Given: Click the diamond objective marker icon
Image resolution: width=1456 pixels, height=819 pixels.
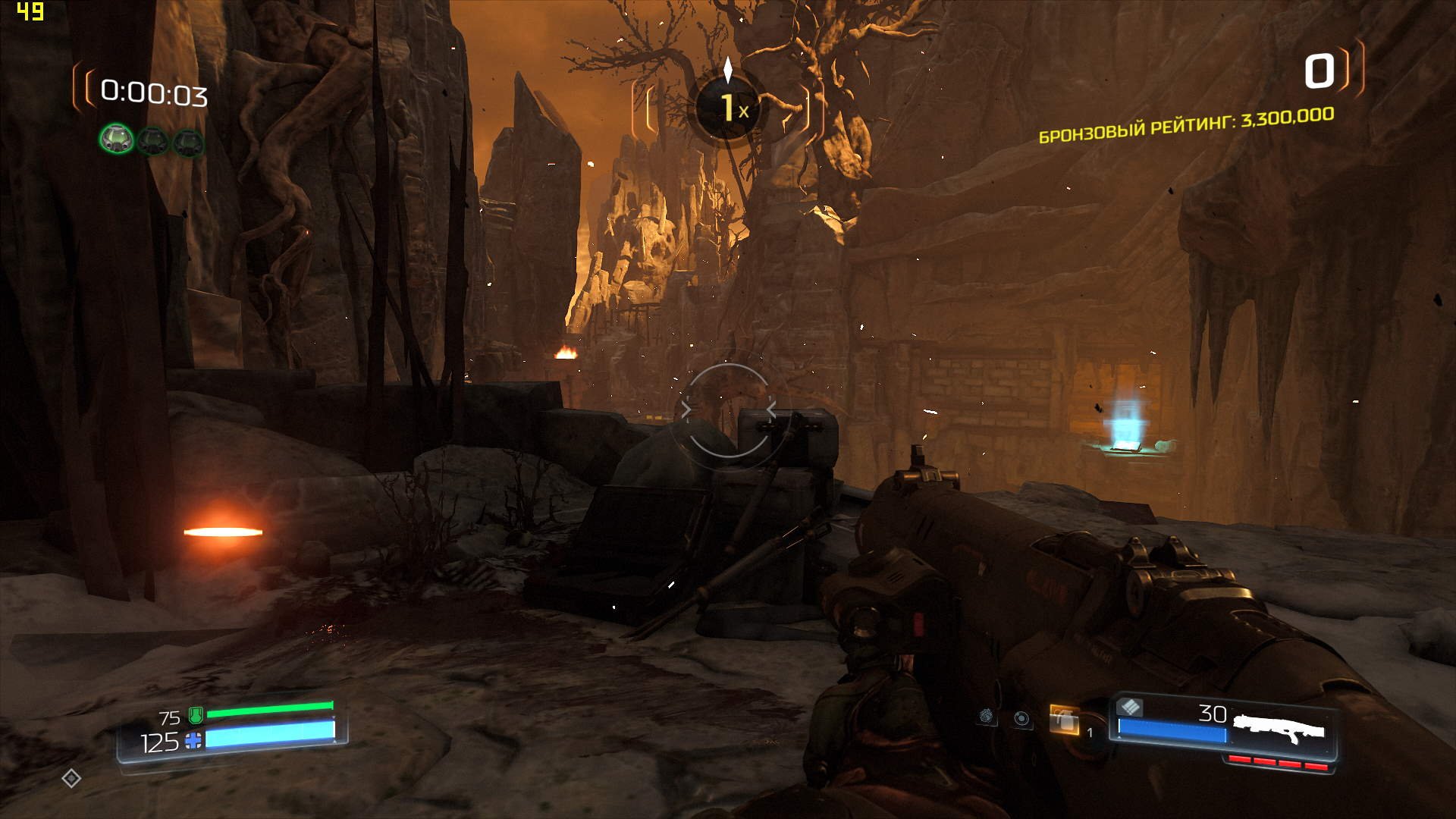Looking at the screenshot, I should click(71, 778).
